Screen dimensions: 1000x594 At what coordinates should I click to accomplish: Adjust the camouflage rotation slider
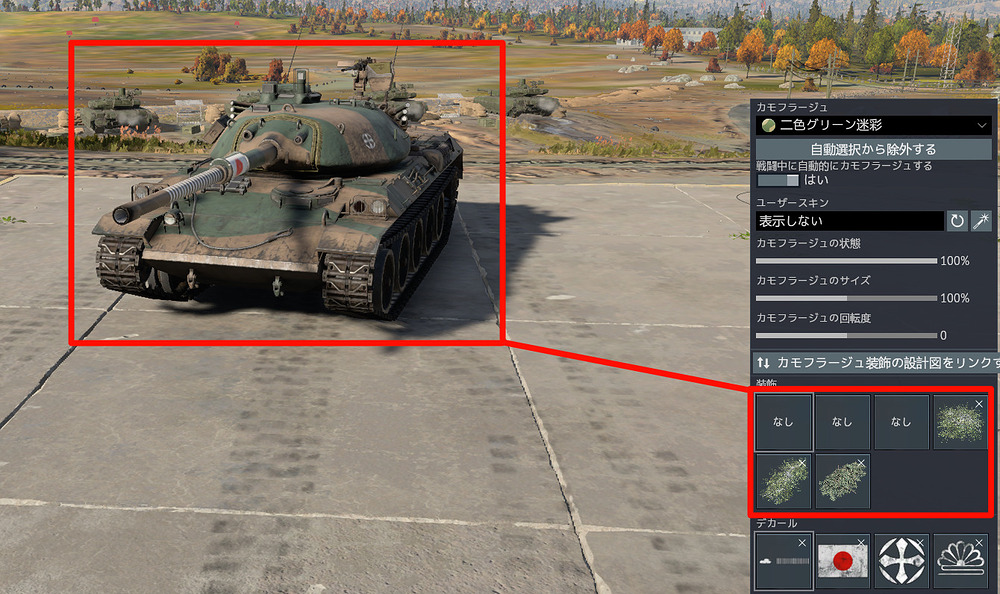pos(845,335)
